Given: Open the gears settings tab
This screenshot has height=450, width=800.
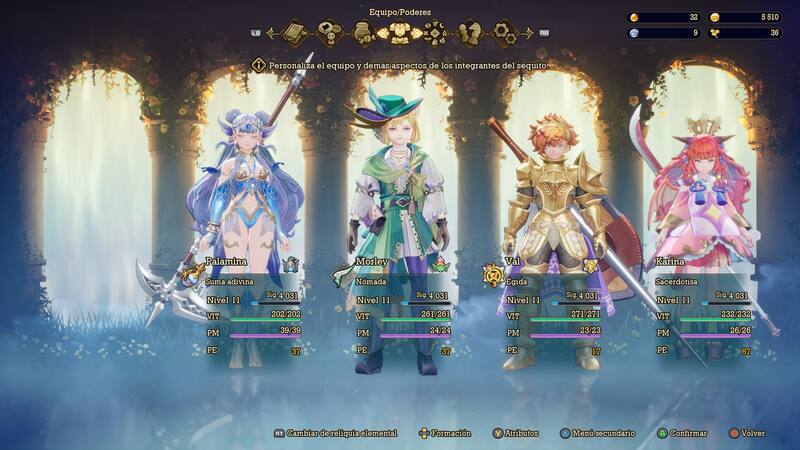Looking at the screenshot, I should [505, 34].
